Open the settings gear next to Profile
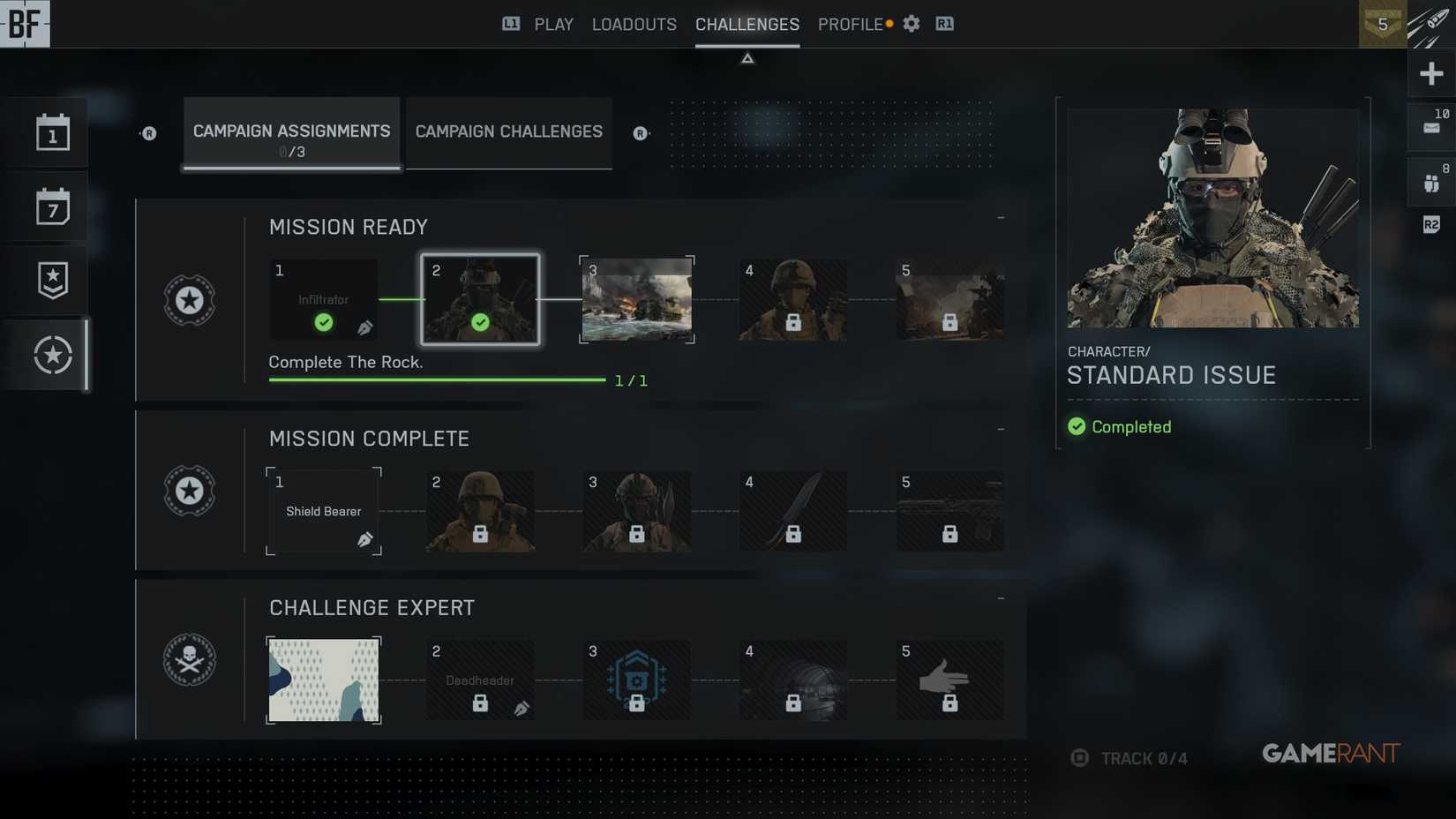The height and width of the screenshot is (819, 1456). (911, 24)
